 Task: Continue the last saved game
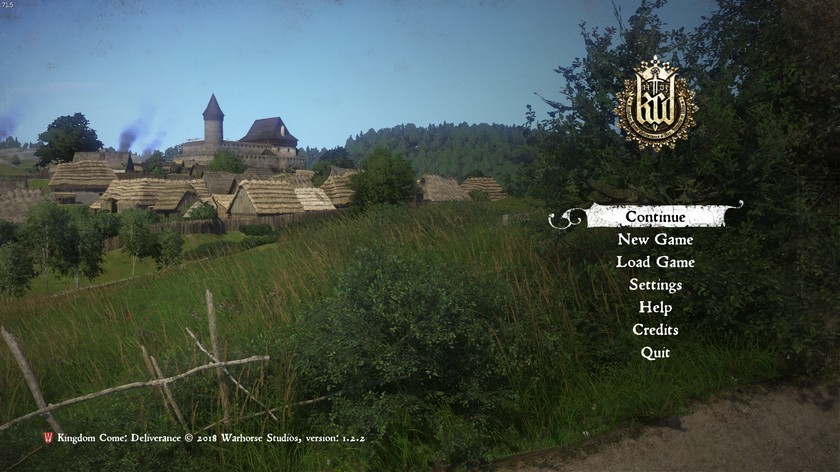[x=655, y=216]
